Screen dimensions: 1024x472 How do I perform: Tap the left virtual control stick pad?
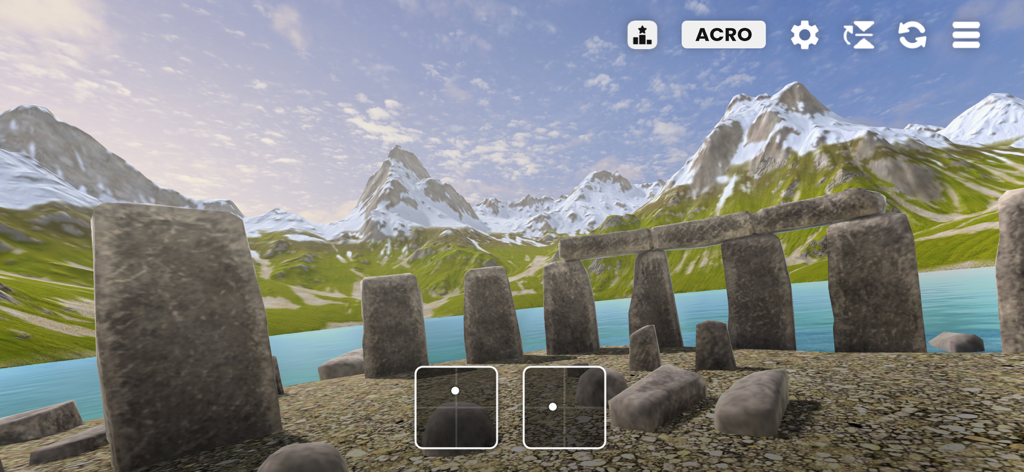tap(456, 407)
